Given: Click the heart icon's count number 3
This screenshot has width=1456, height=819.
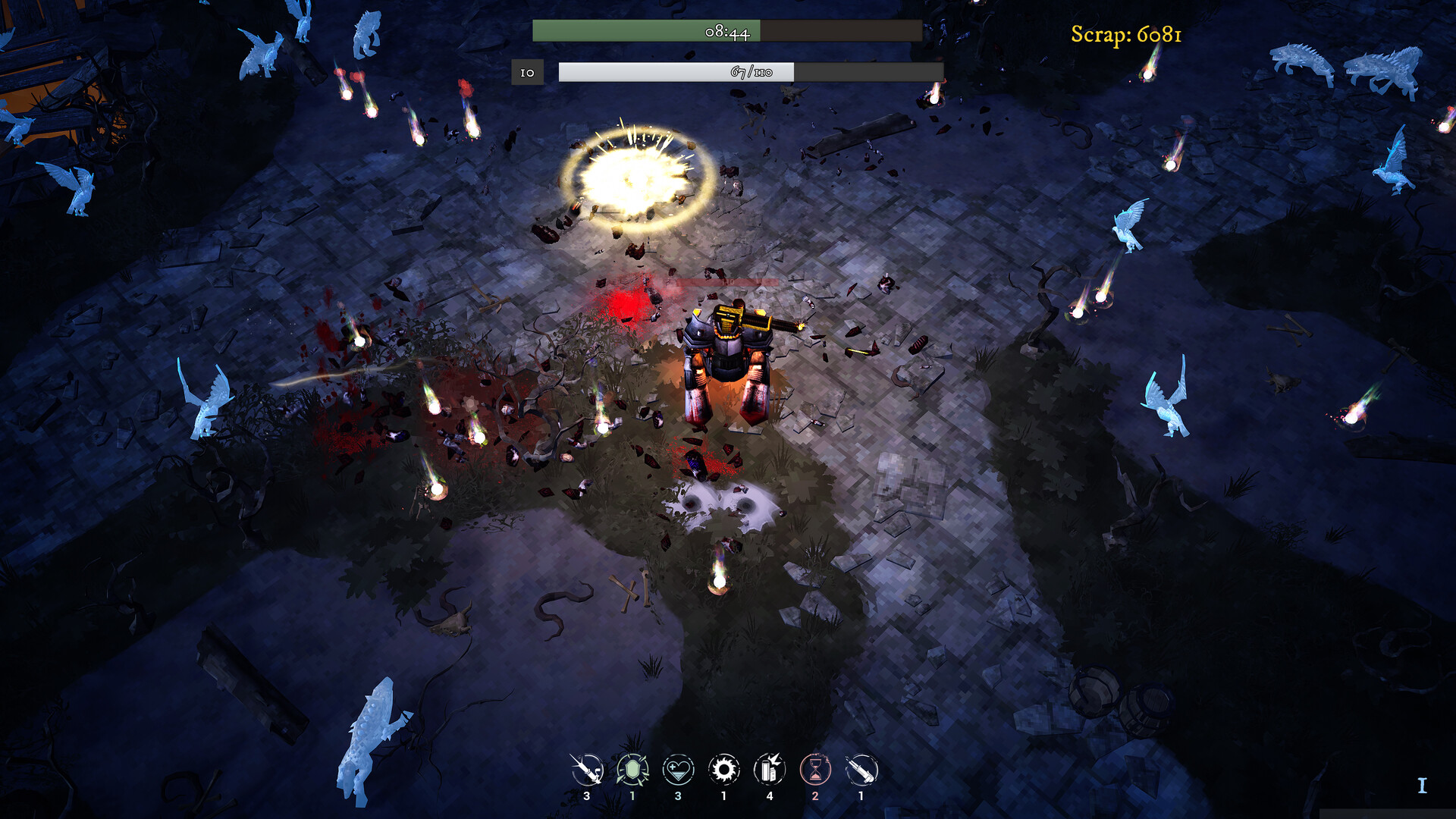Looking at the screenshot, I should coord(679,796).
